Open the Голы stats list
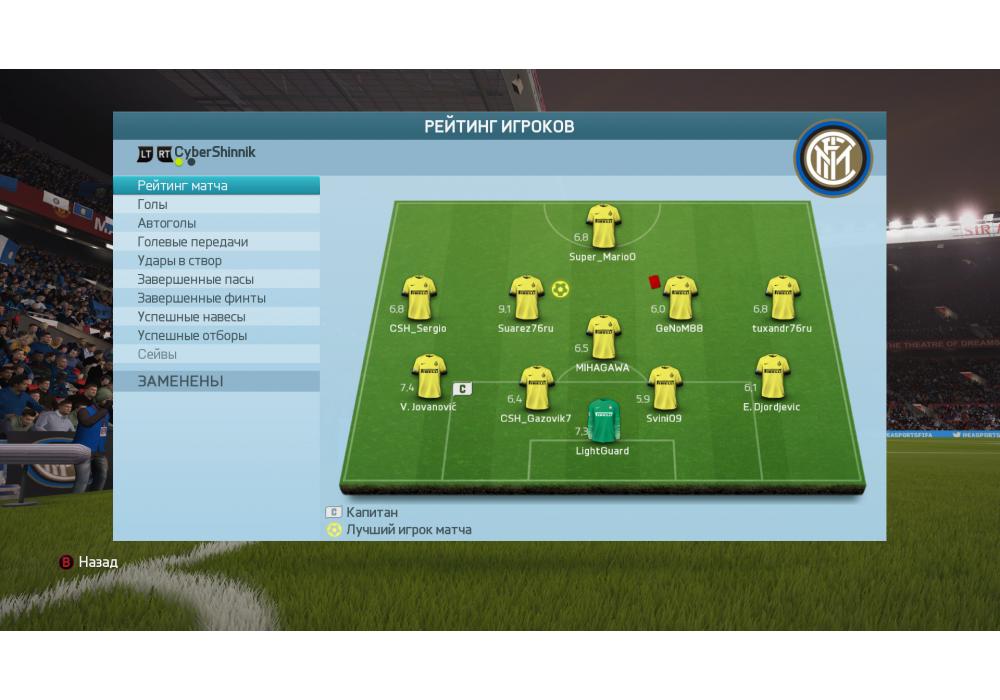Viewport: 1000px width, 700px height. pyautogui.click(x=216, y=204)
